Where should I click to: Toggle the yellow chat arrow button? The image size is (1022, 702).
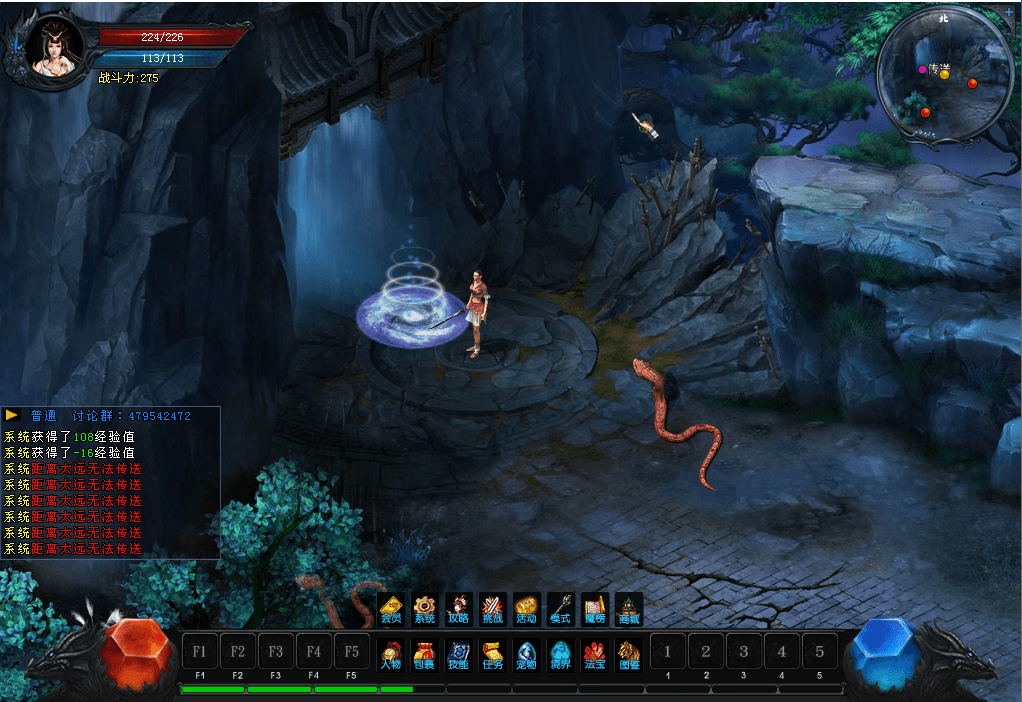point(12,414)
